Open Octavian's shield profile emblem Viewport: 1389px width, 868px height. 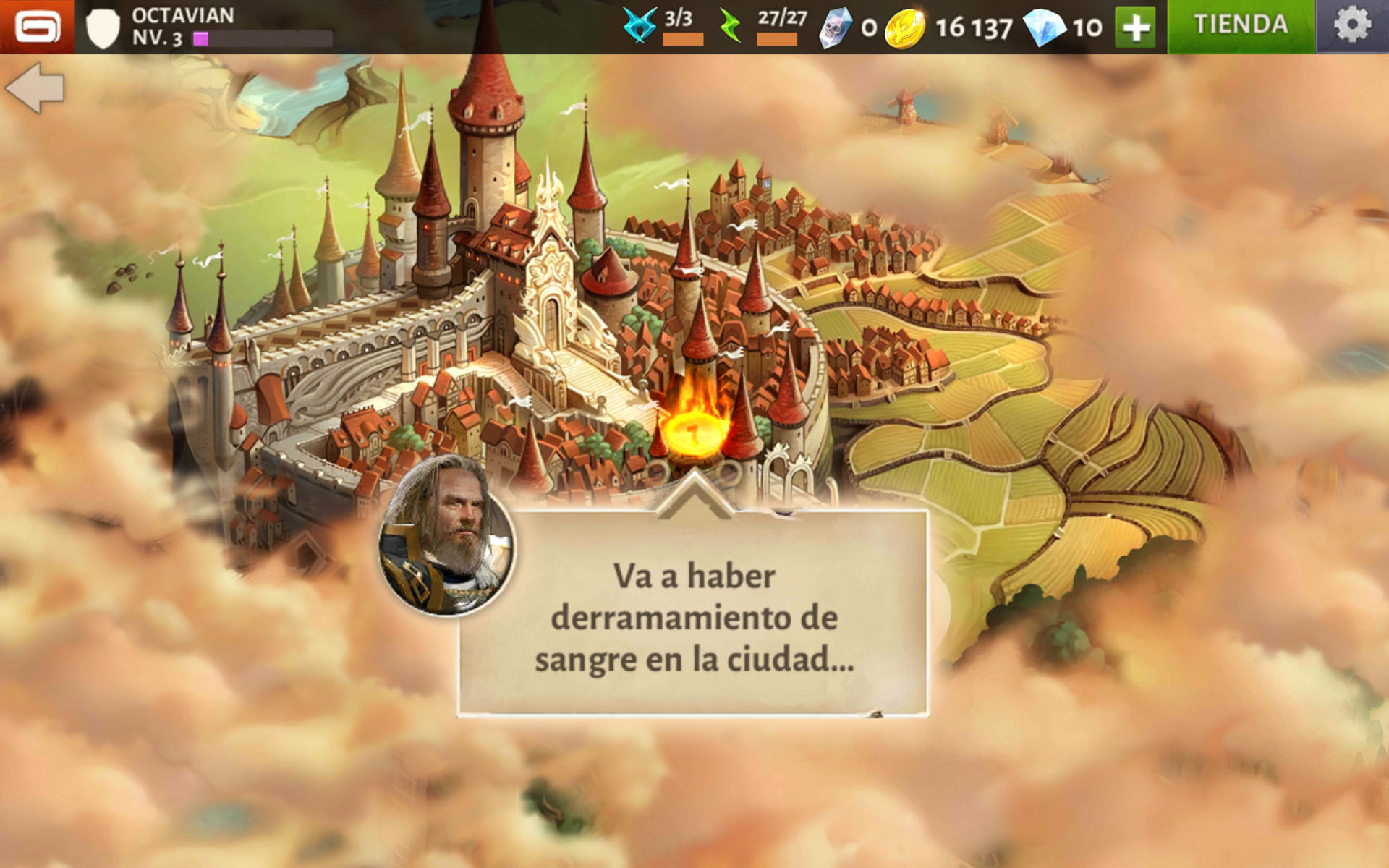[x=102, y=28]
